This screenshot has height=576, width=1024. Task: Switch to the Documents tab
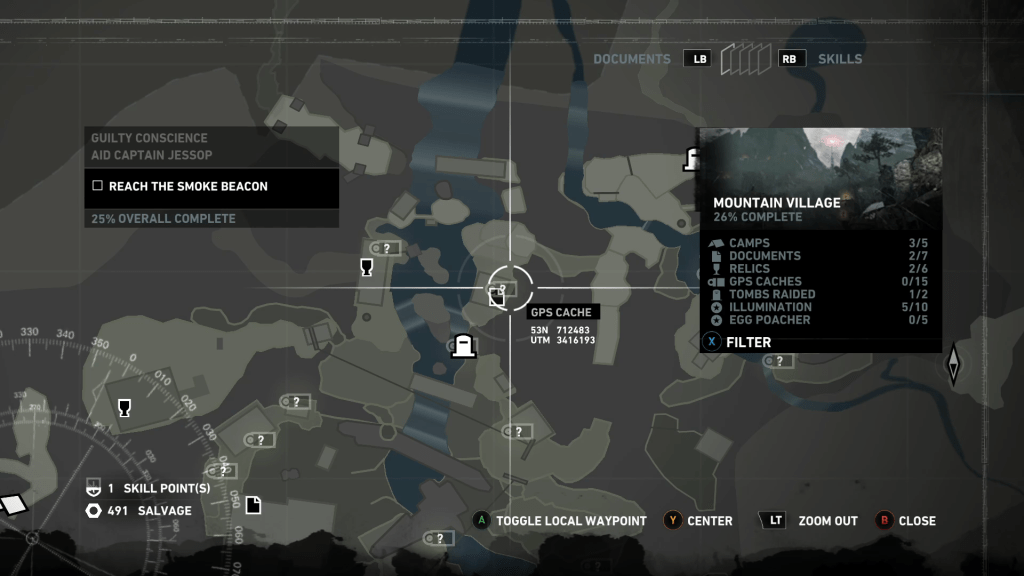coord(631,59)
